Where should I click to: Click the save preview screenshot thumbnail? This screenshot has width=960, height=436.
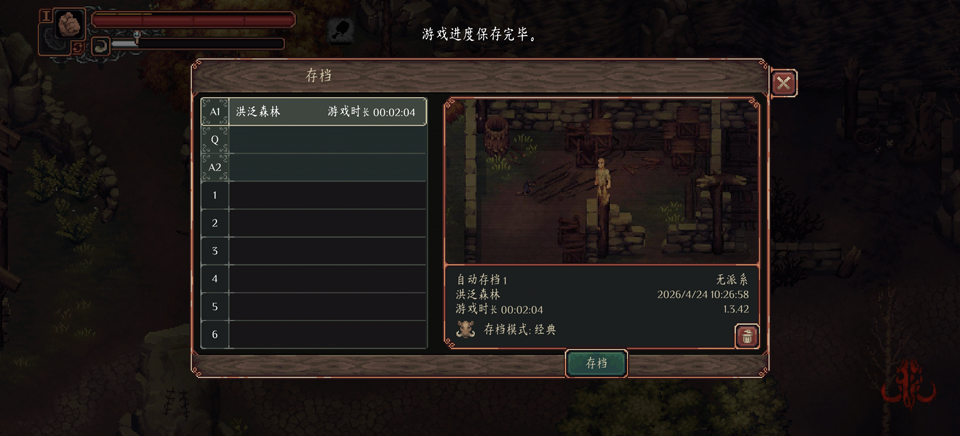pos(601,181)
